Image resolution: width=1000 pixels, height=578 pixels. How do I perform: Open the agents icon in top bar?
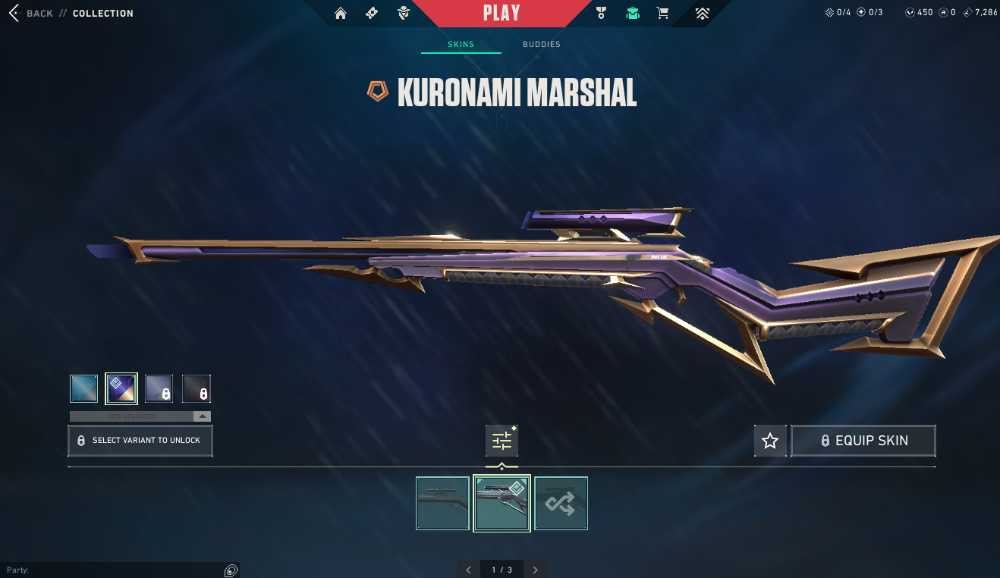(x=403, y=13)
